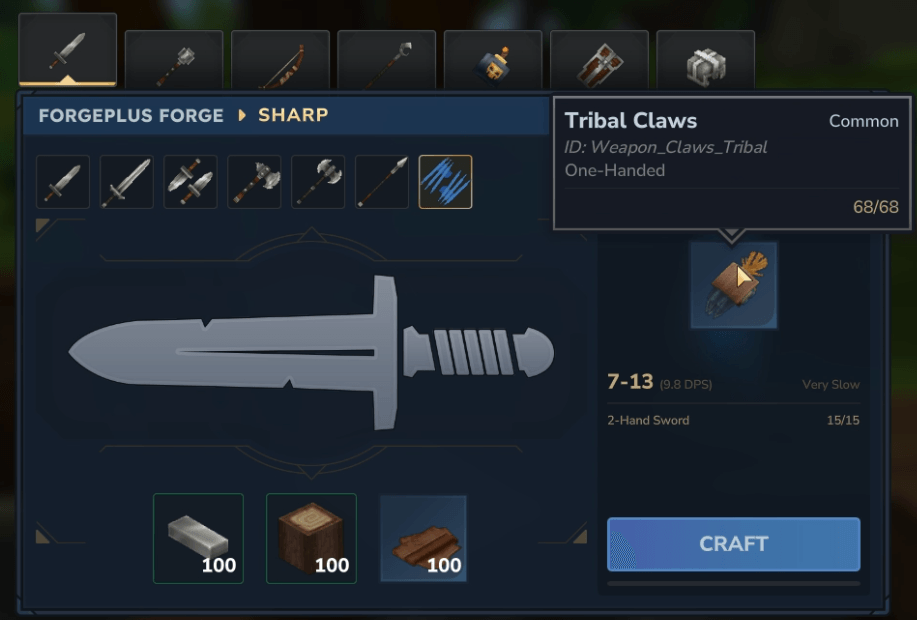Viewport: 917px width, 620px height.
Task: Open the spear category tab
Action: (386, 60)
